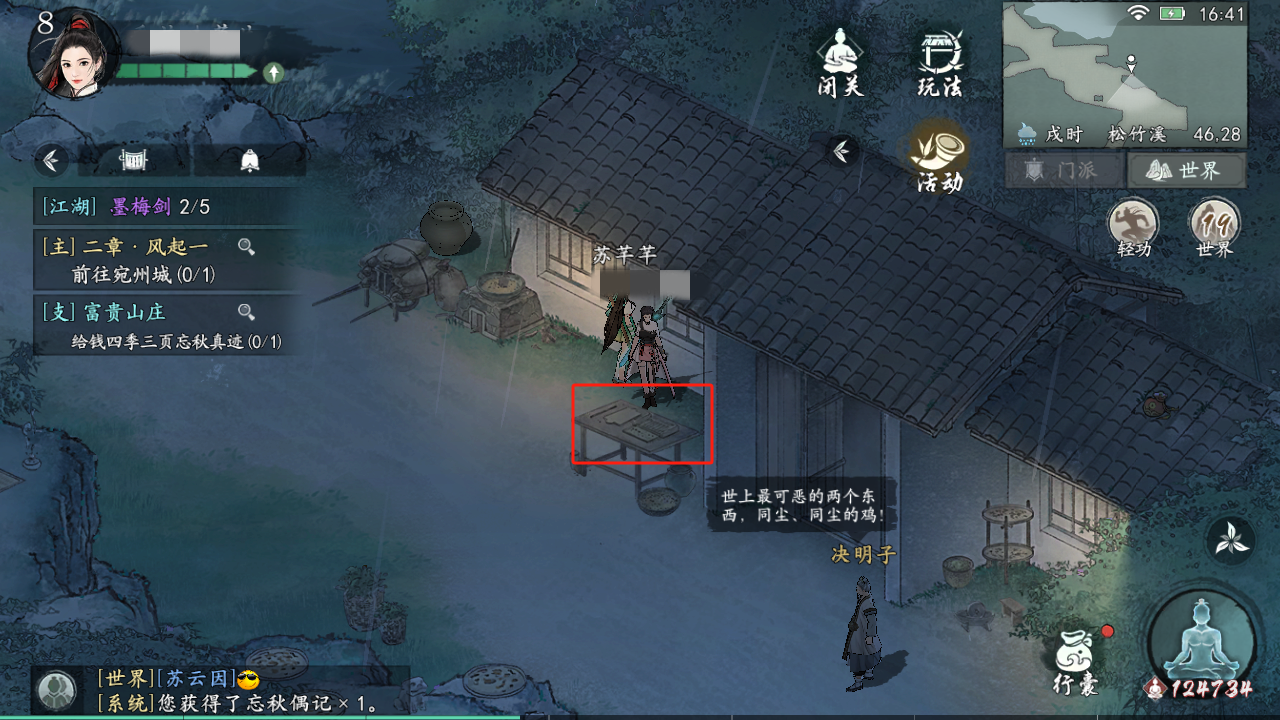Switch to the 世界 map tab
Image resolution: width=1280 pixels, height=720 pixels.
tap(1188, 170)
